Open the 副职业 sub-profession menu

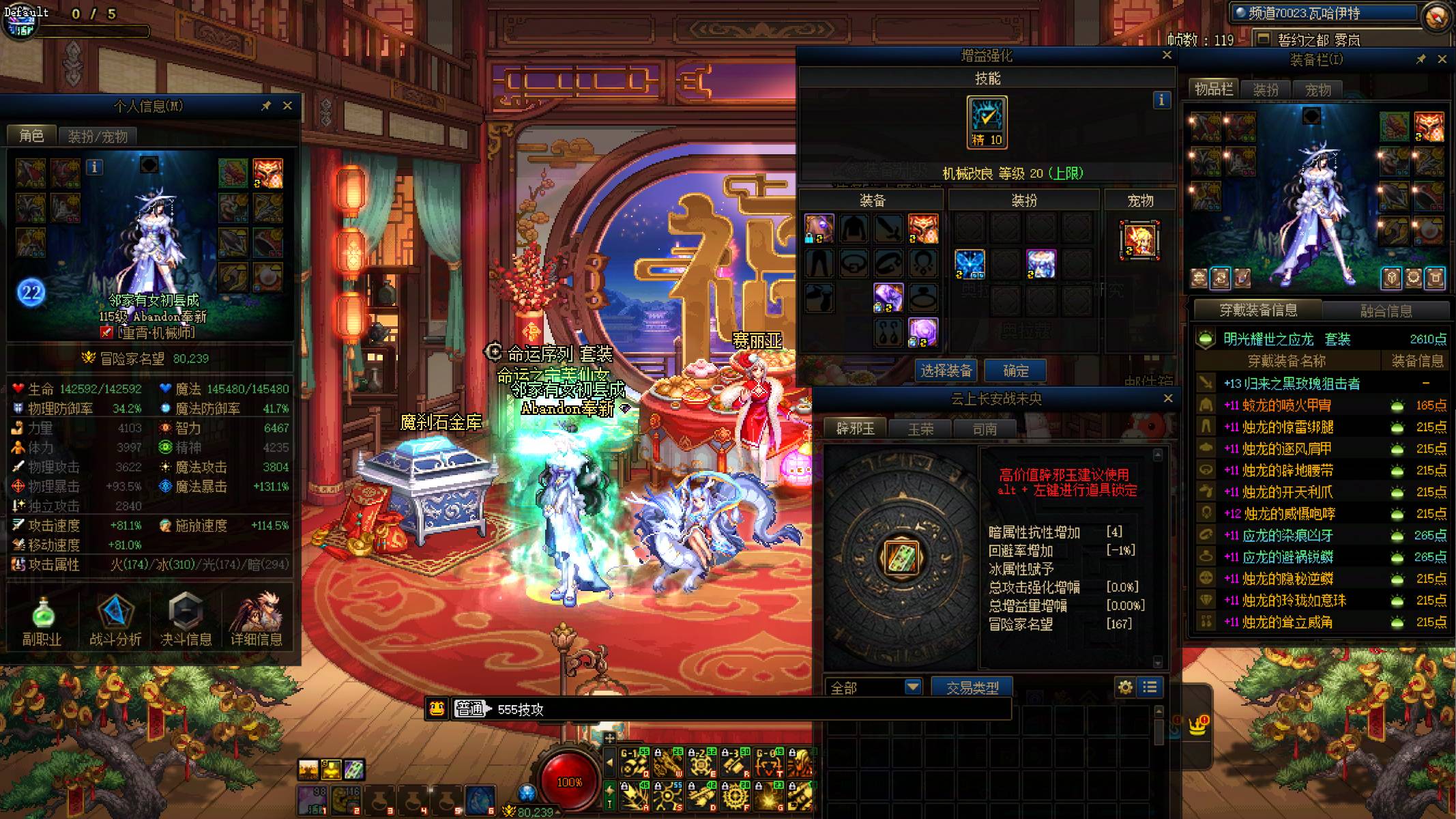pyautogui.click(x=42, y=621)
